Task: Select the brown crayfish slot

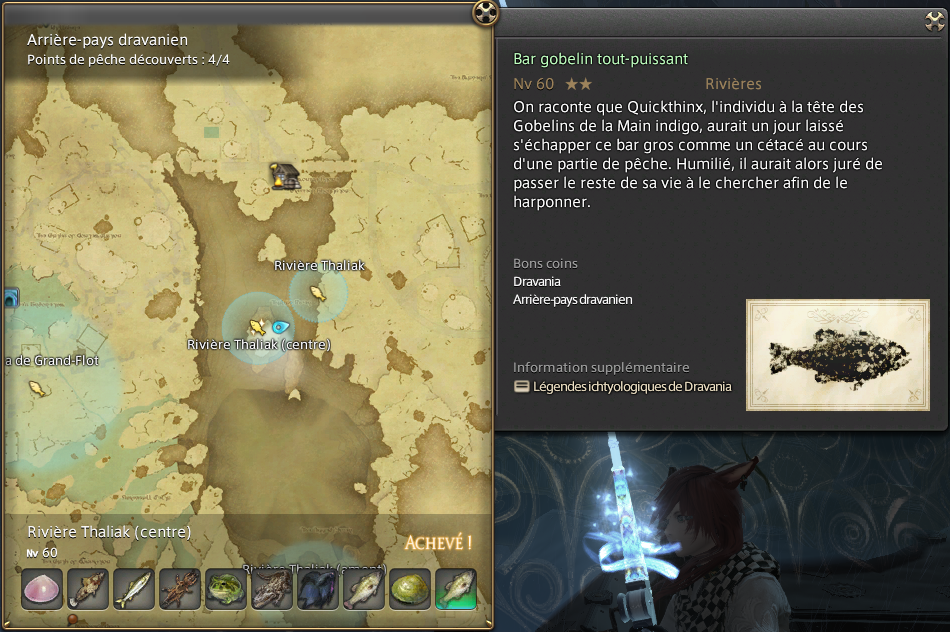Action: tap(180, 590)
